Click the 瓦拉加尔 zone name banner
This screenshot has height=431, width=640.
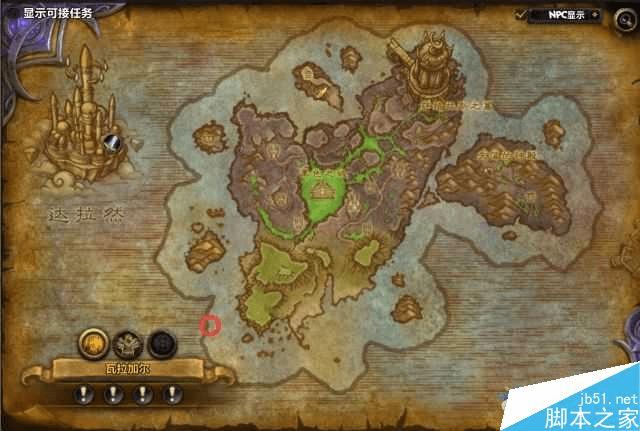(x=128, y=369)
